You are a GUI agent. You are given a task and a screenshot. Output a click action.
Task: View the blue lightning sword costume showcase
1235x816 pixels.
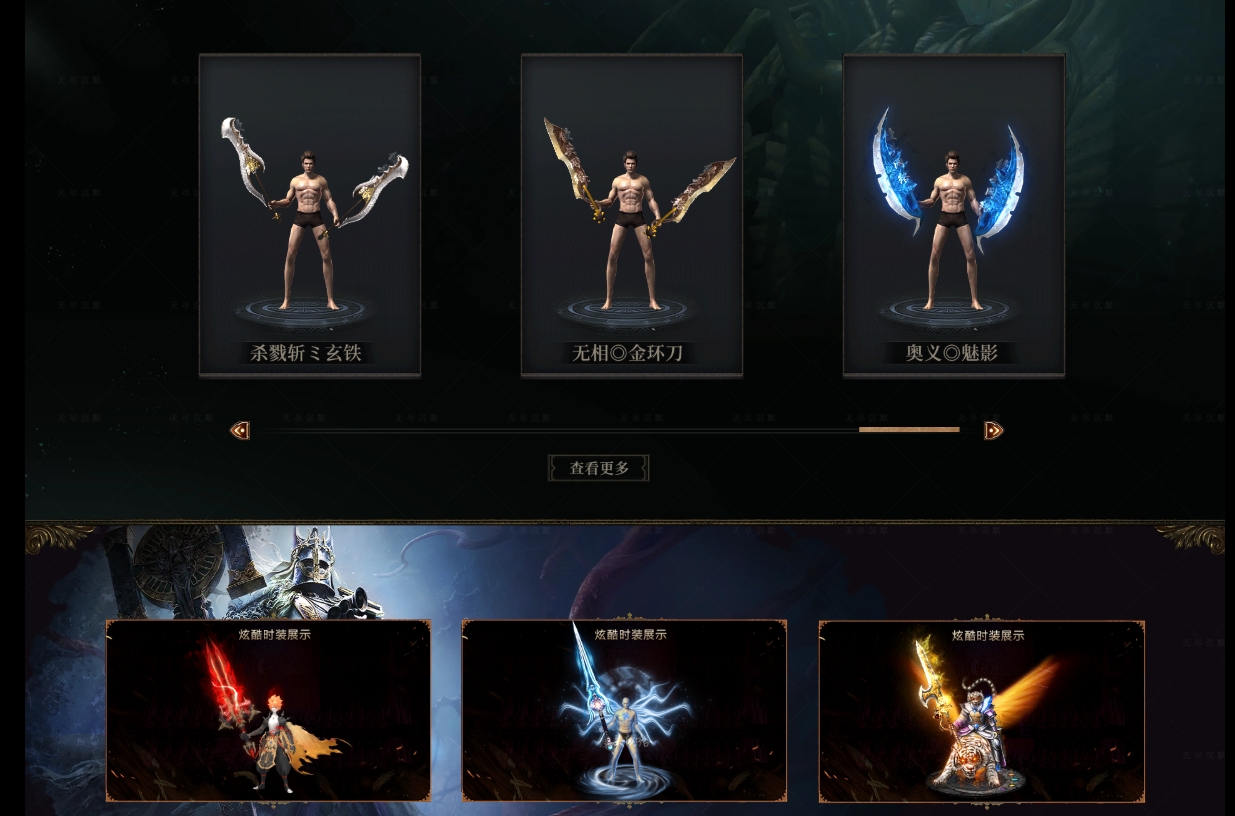[624, 711]
